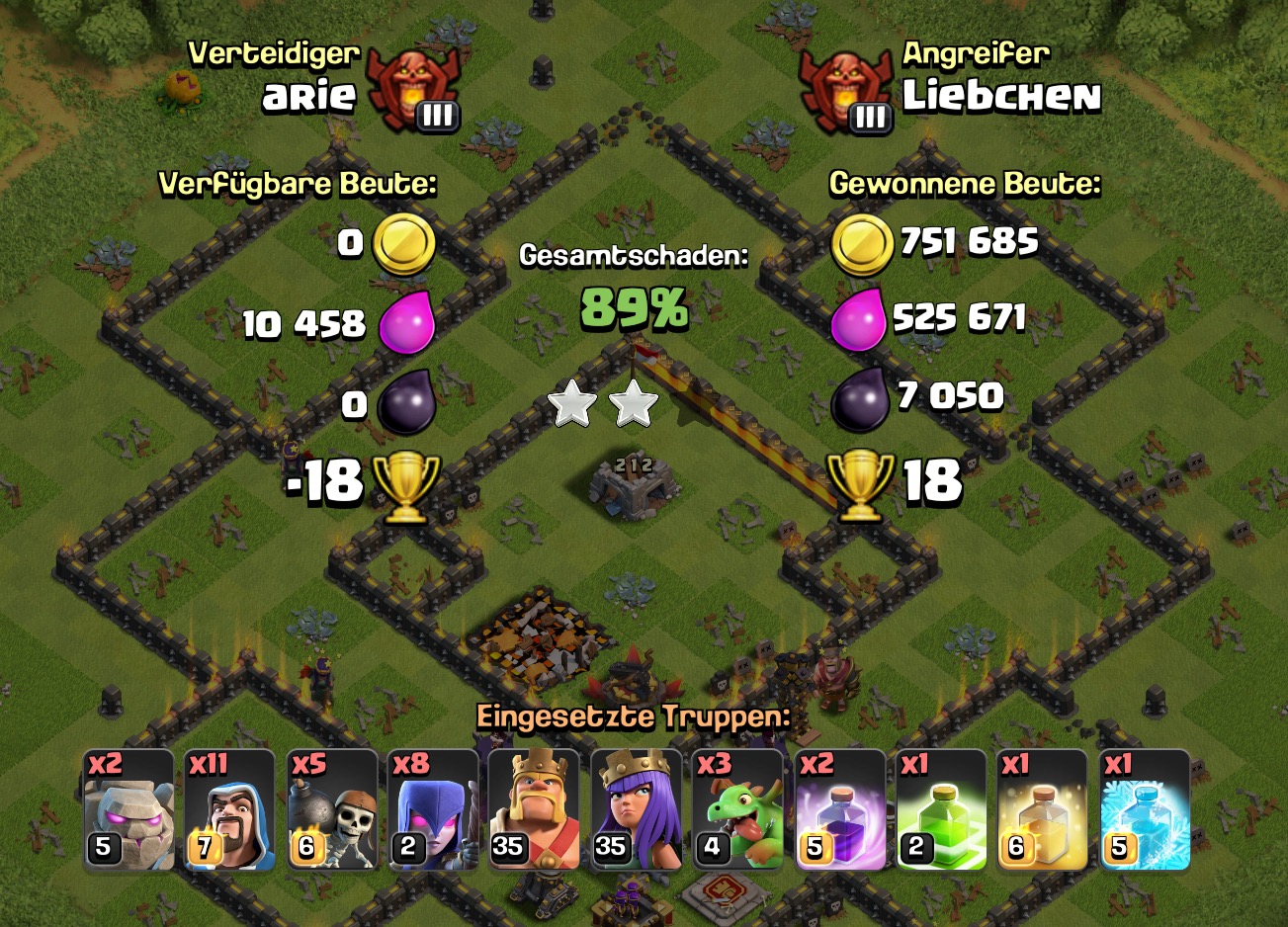The width and height of the screenshot is (1288, 927).
Task: Choose the Wall Breaker troop card
Action: [332, 809]
